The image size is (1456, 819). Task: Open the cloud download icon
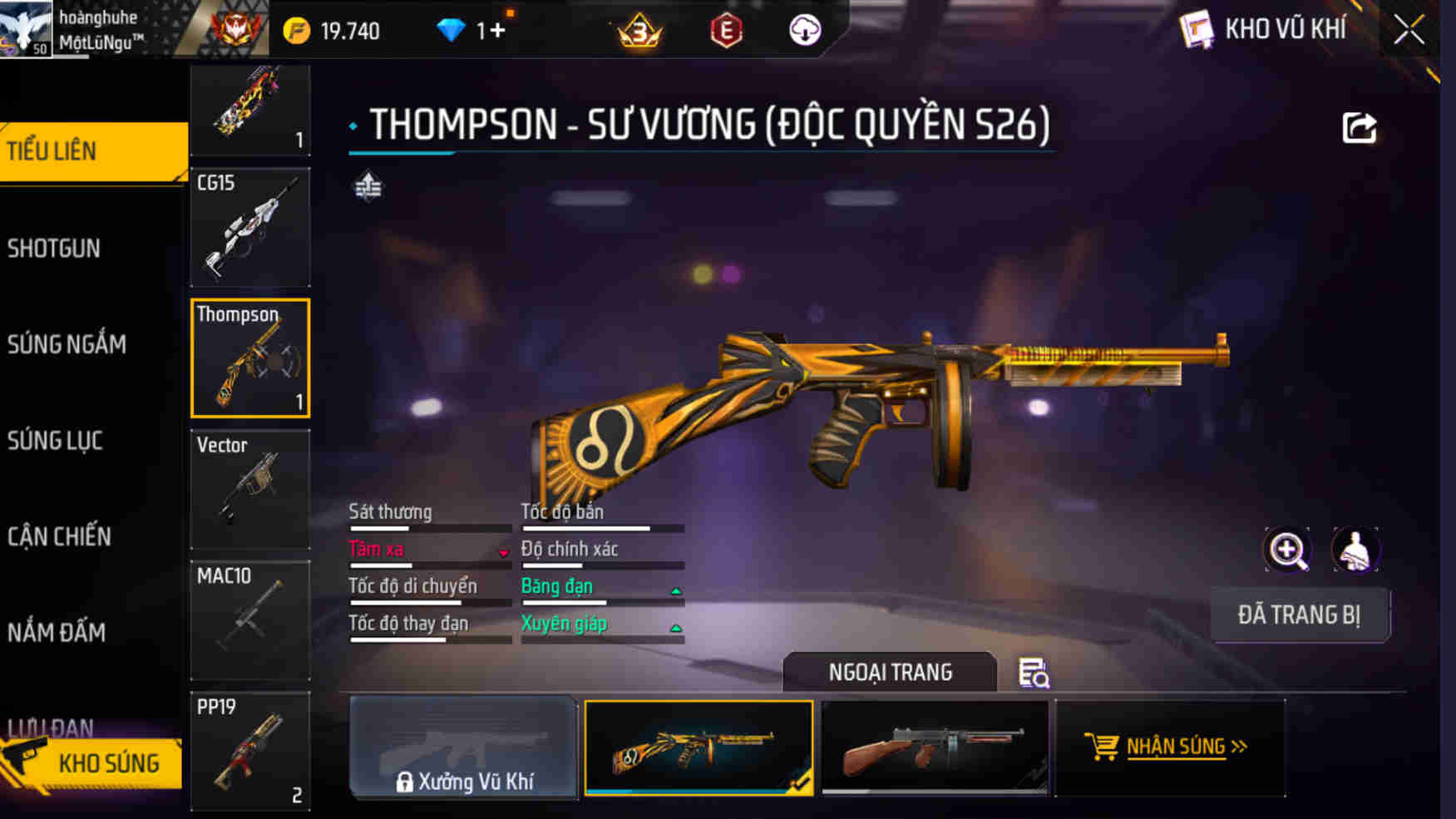803,32
